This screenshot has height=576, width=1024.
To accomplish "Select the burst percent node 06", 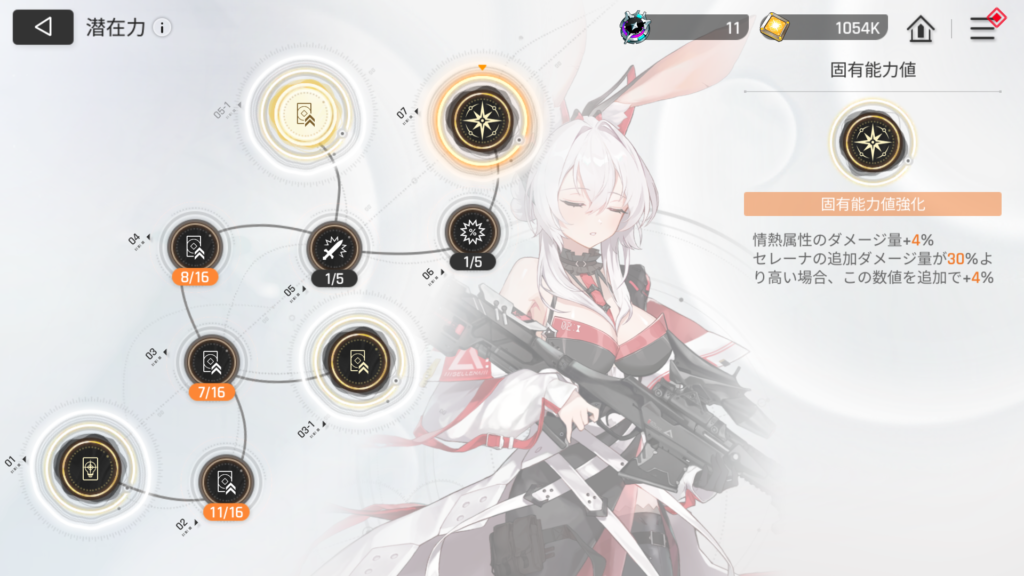I will pos(472,231).
